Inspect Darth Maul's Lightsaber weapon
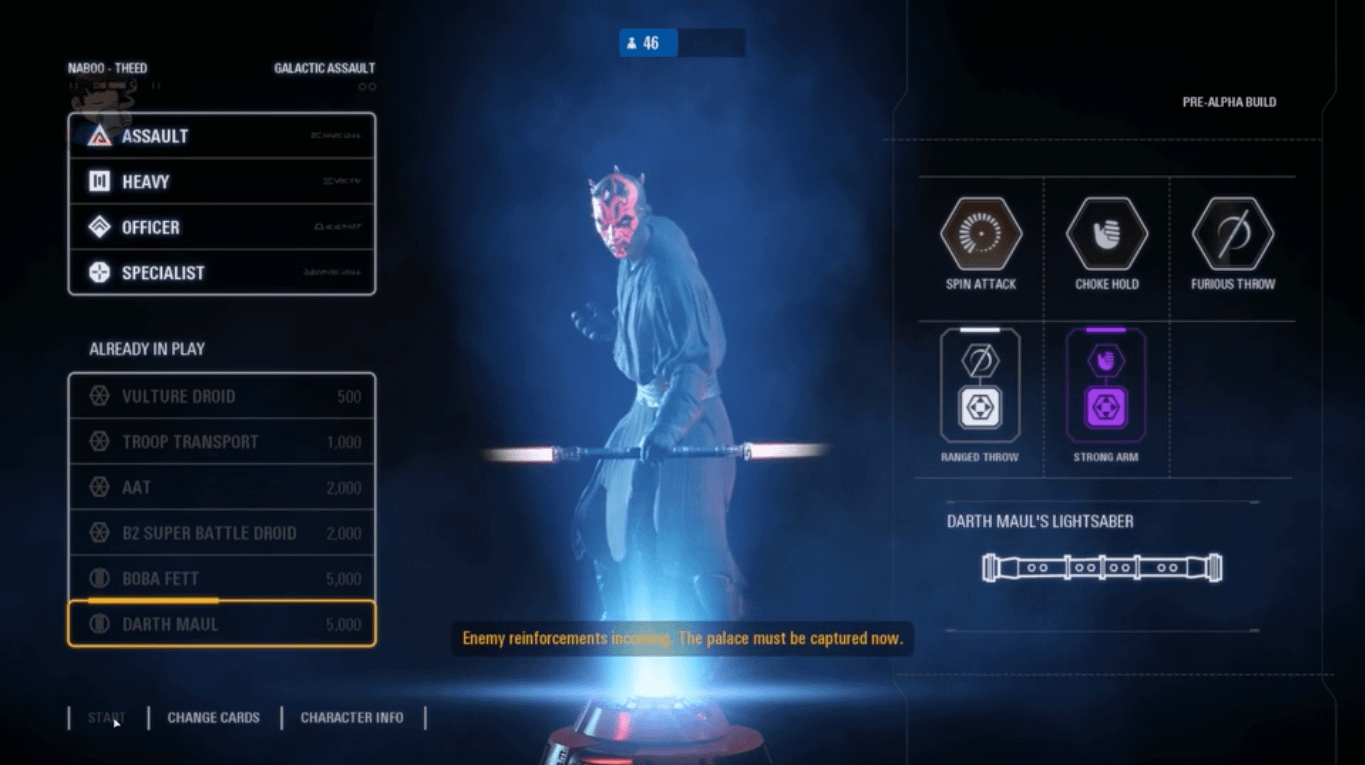The width and height of the screenshot is (1365, 765). (1102, 568)
